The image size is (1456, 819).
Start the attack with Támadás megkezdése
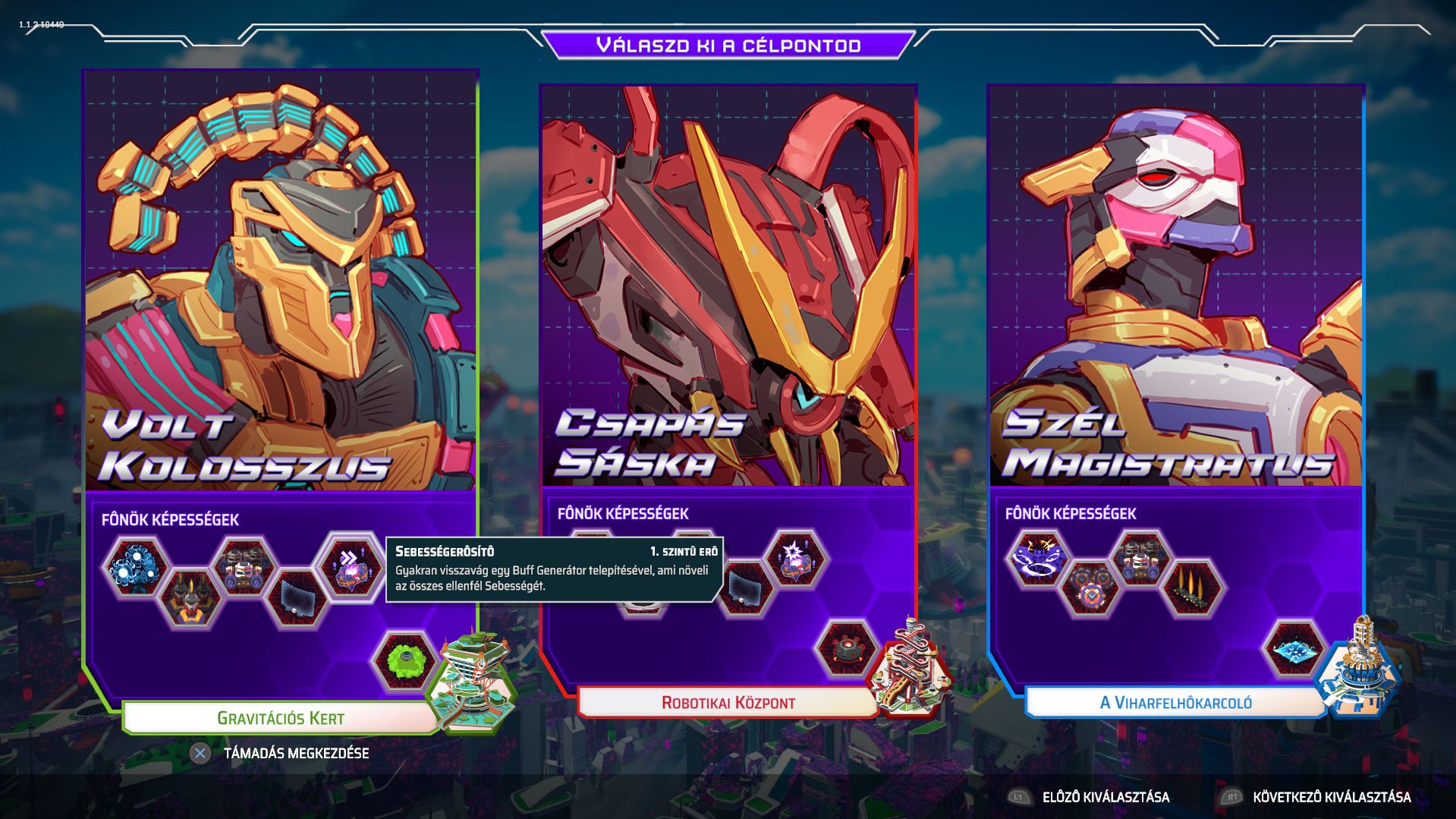click(x=296, y=754)
